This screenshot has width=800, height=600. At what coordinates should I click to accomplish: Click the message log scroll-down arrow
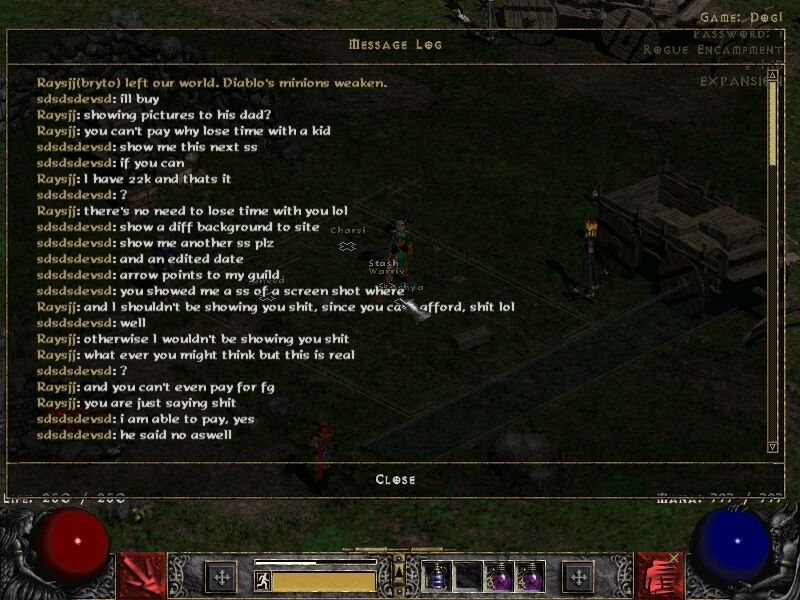(772, 446)
